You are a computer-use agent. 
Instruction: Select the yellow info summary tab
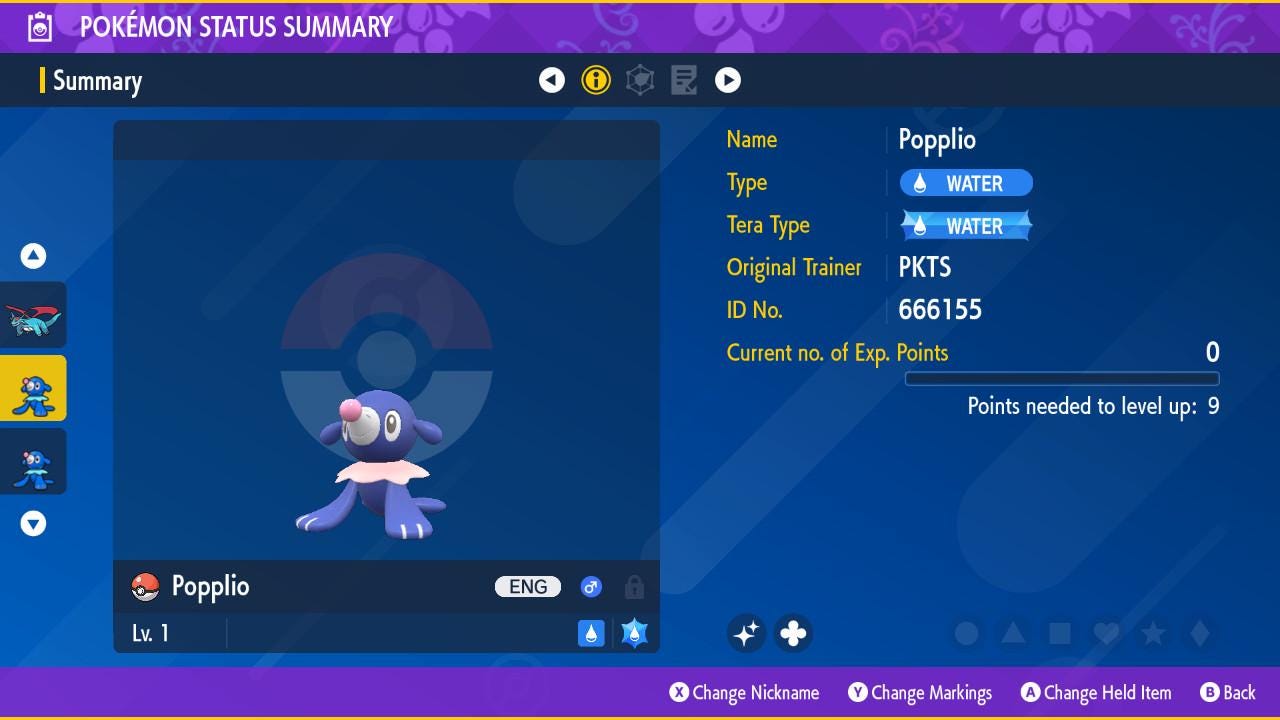596,80
